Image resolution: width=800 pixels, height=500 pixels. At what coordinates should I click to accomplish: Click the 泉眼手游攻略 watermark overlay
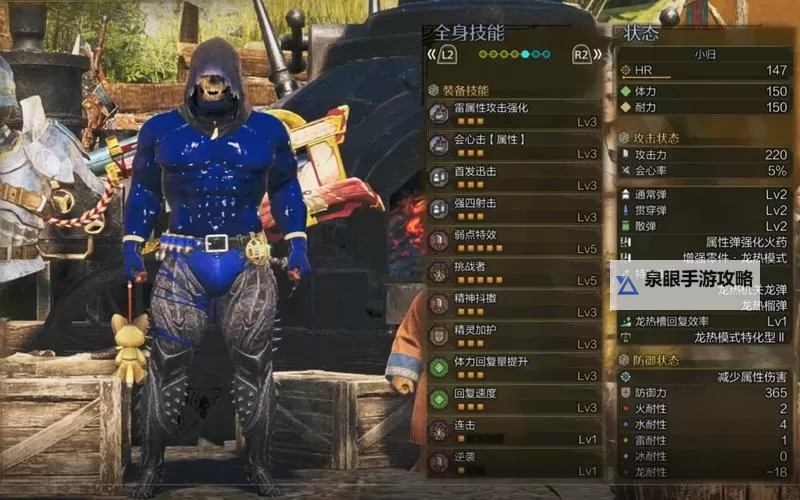coord(684,285)
